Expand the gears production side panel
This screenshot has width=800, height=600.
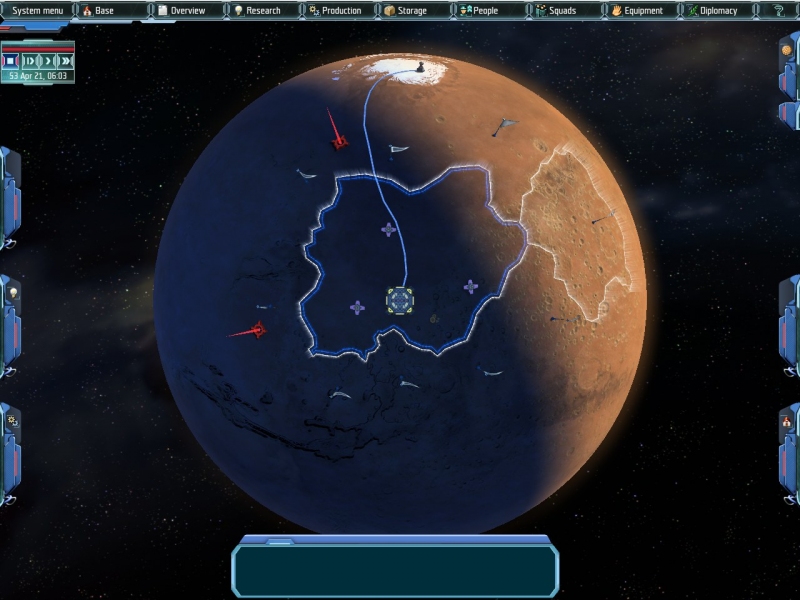point(13,422)
